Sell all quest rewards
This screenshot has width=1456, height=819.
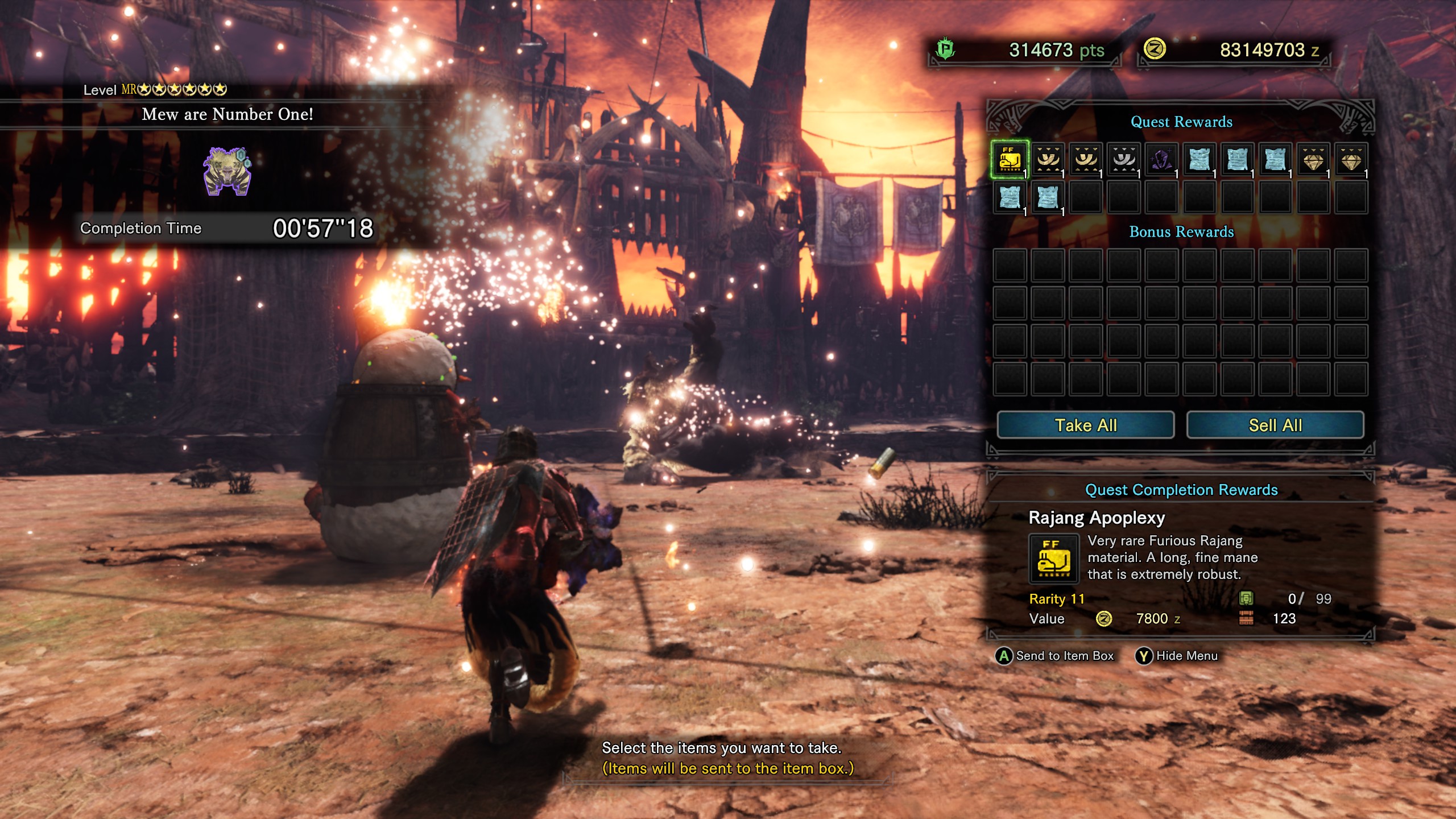click(1275, 425)
